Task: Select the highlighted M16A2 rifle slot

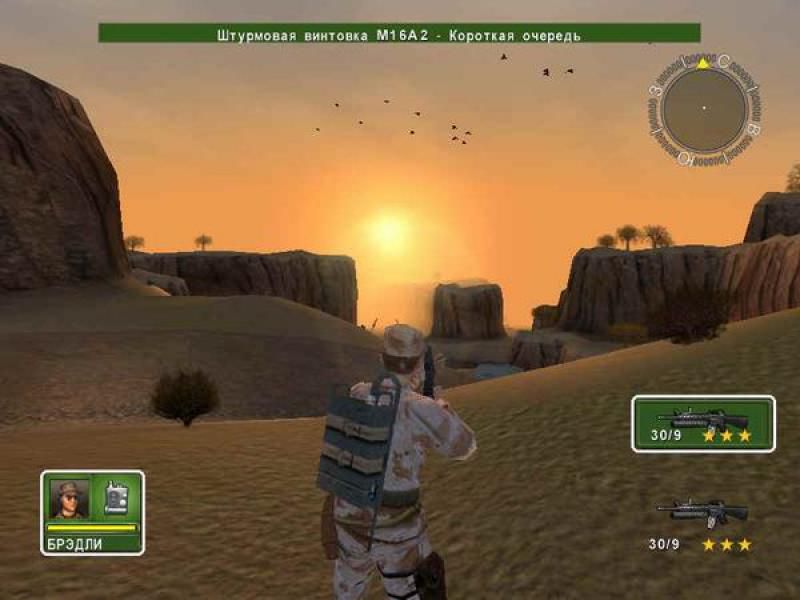Action: 703,422
